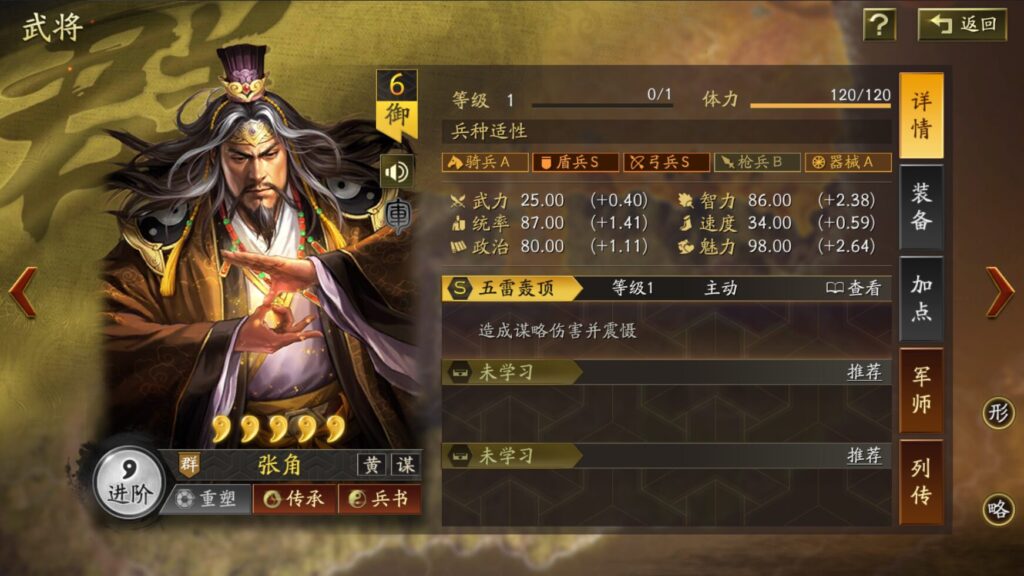The width and height of the screenshot is (1024, 576).
Task: Open the 军师 strategist tab
Action: pyautogui.click(x=920, y=390)
